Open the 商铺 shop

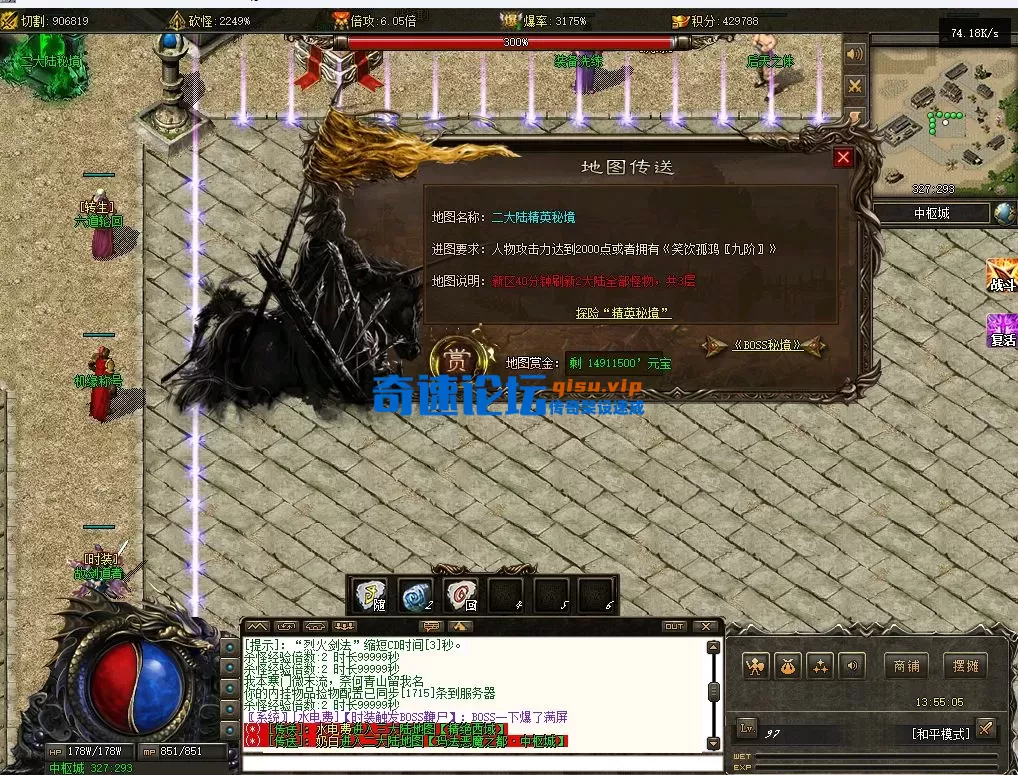pyautogui.click(x=906, y=665)
